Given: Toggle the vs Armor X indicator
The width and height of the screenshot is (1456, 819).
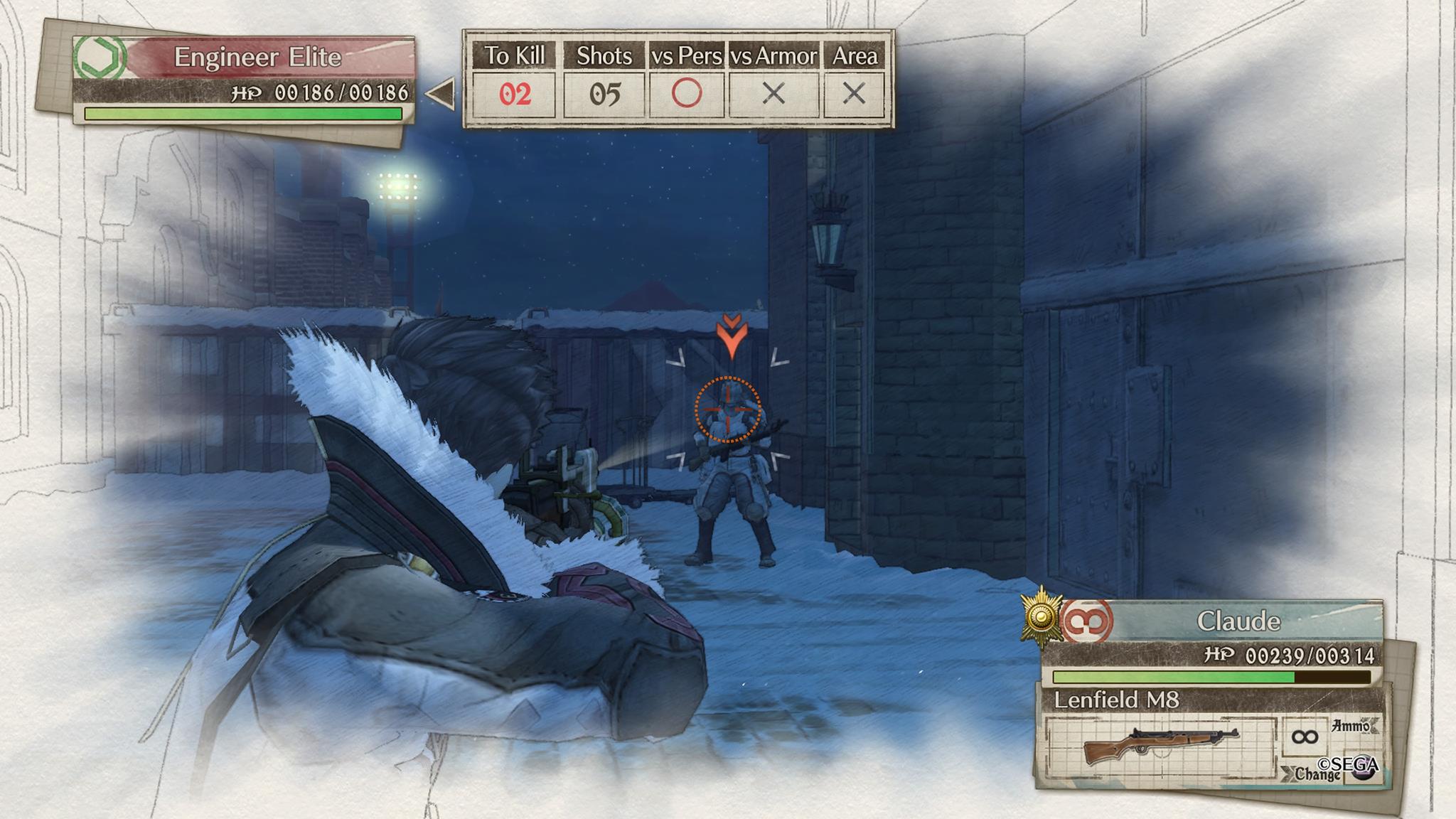Looking at the screenshot, I should coord(774,92).
